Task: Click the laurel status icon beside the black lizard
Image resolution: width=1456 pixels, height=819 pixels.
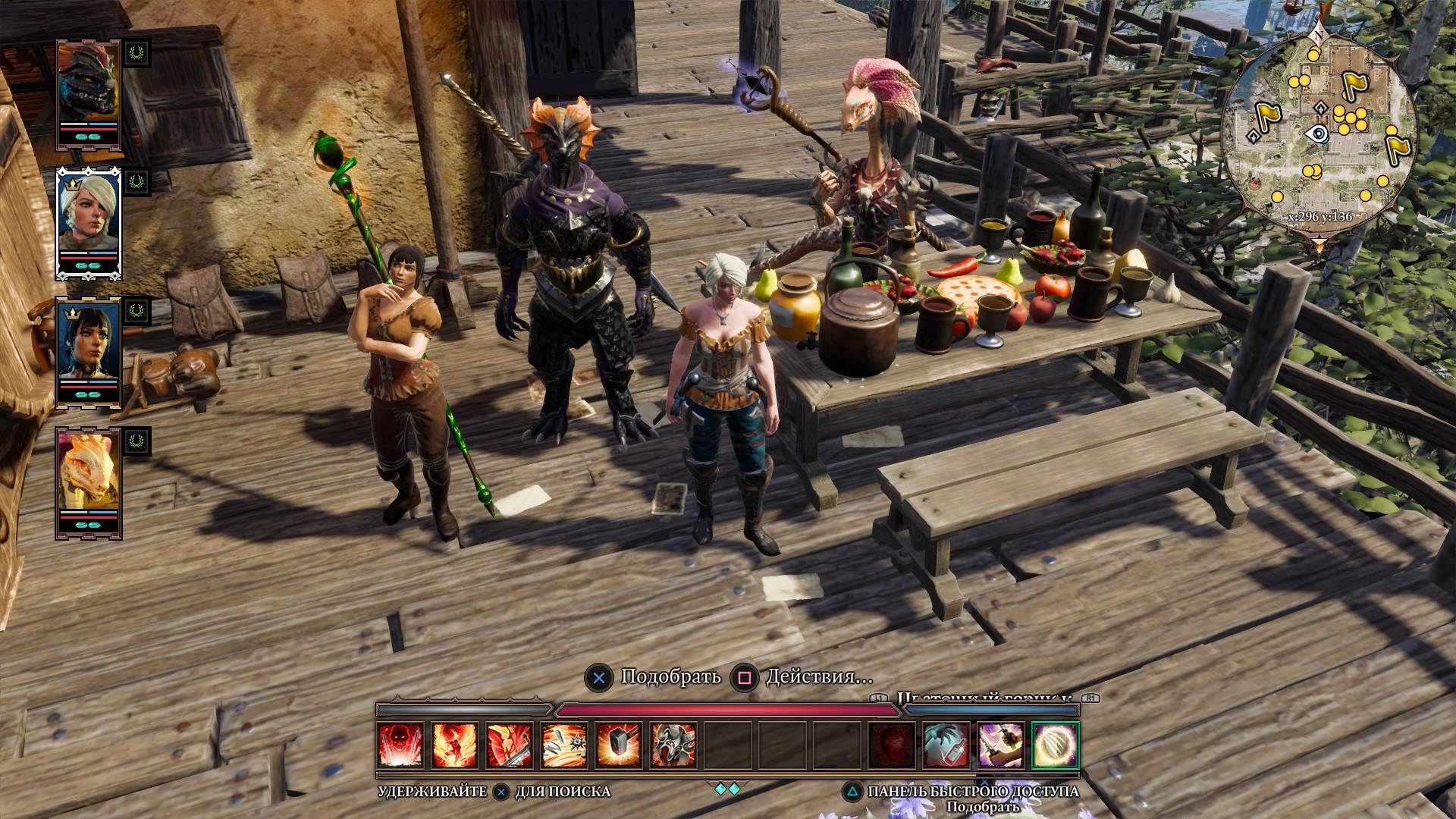Action: tap(136, 52)
